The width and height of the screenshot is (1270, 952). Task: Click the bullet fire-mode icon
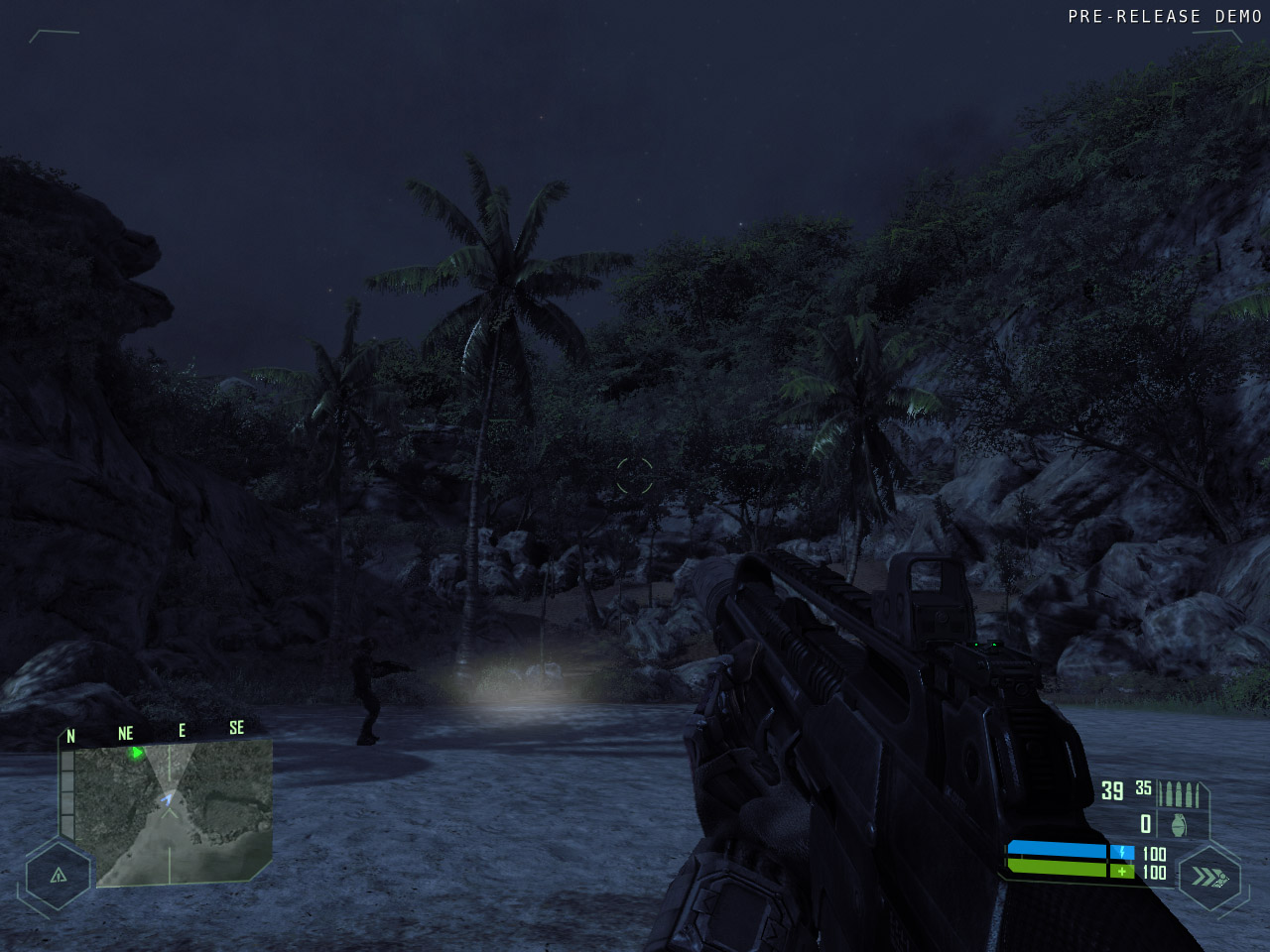click(1180, 793)
